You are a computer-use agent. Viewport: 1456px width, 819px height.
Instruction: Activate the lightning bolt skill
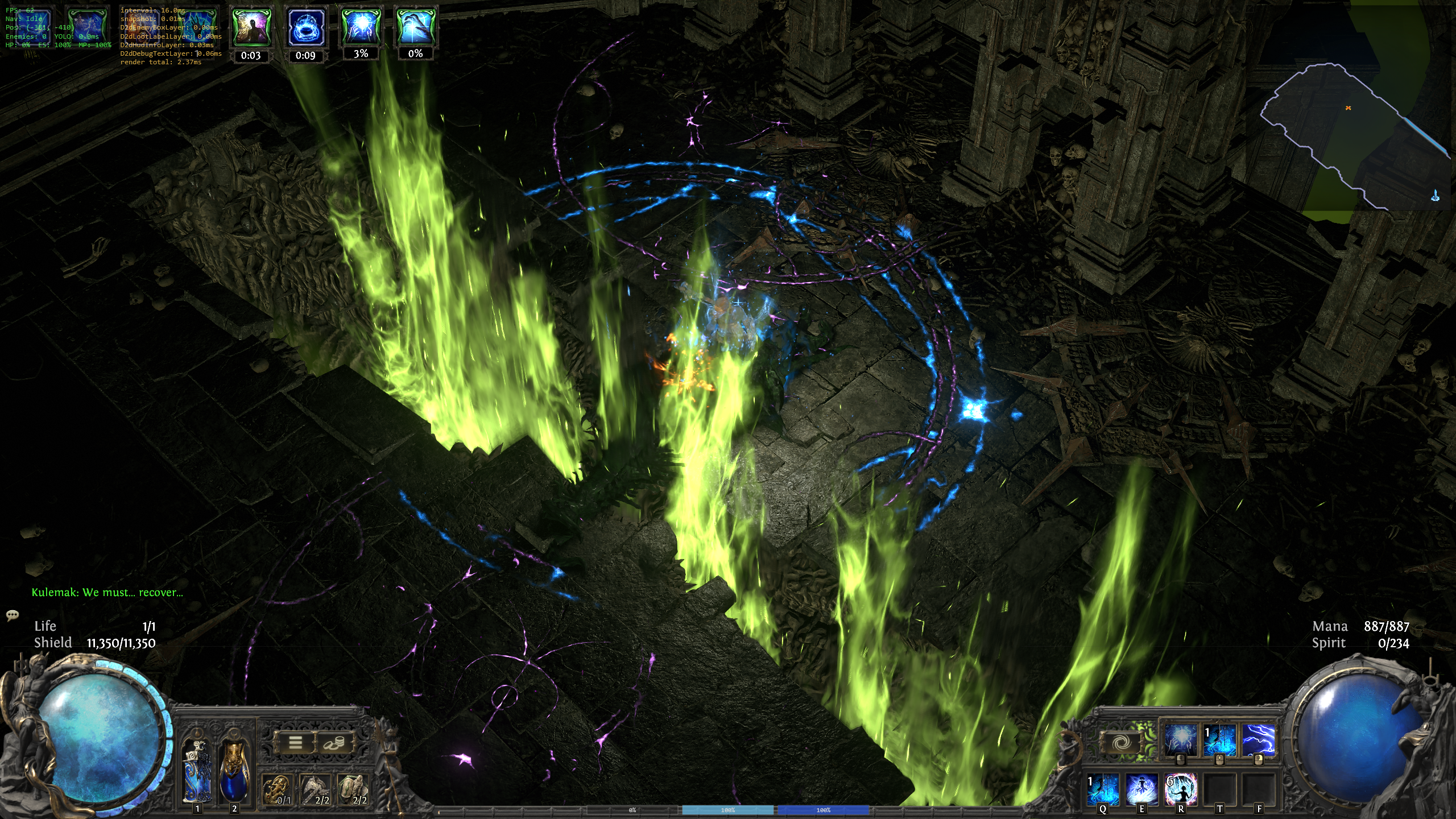click(1258, 740)
